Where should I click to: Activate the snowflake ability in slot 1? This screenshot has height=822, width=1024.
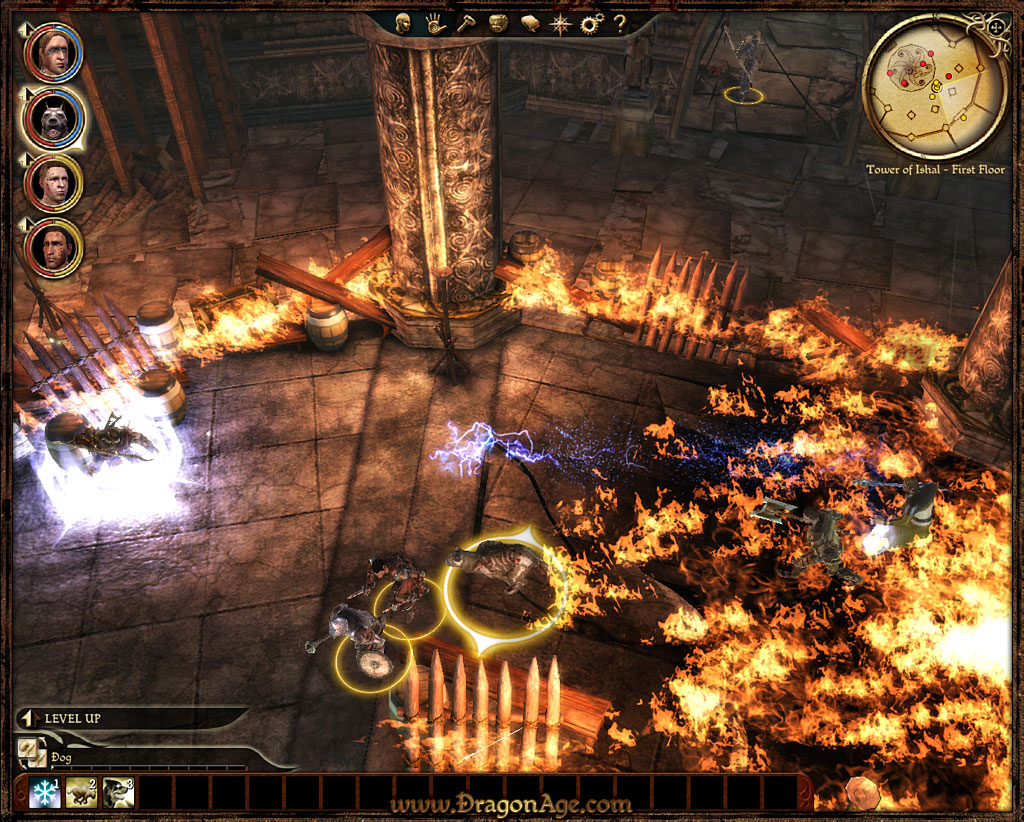(44, 793)
